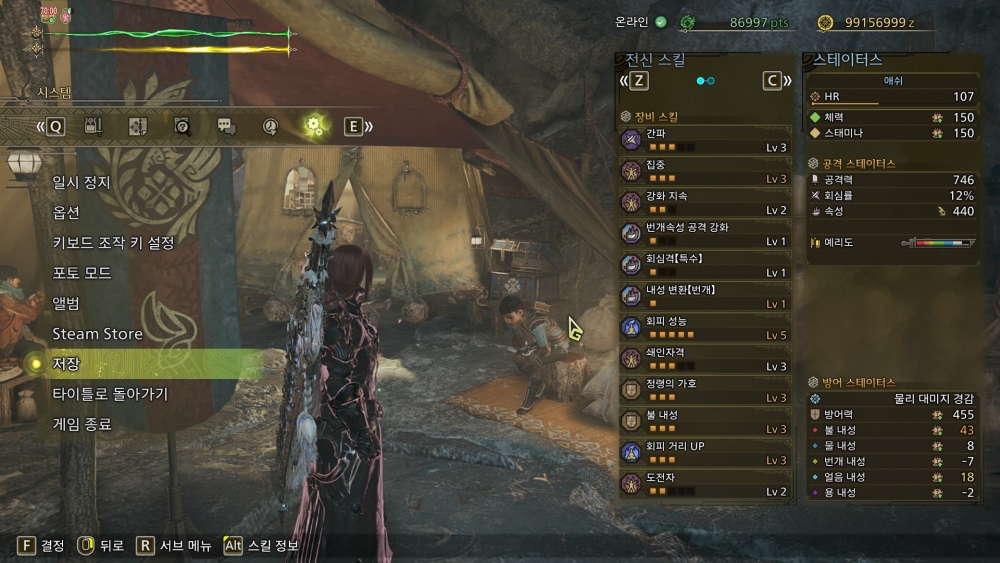1000x563 pixels.
Task: Select the 정령의 가호 skill row
Action: coord(704,390)
